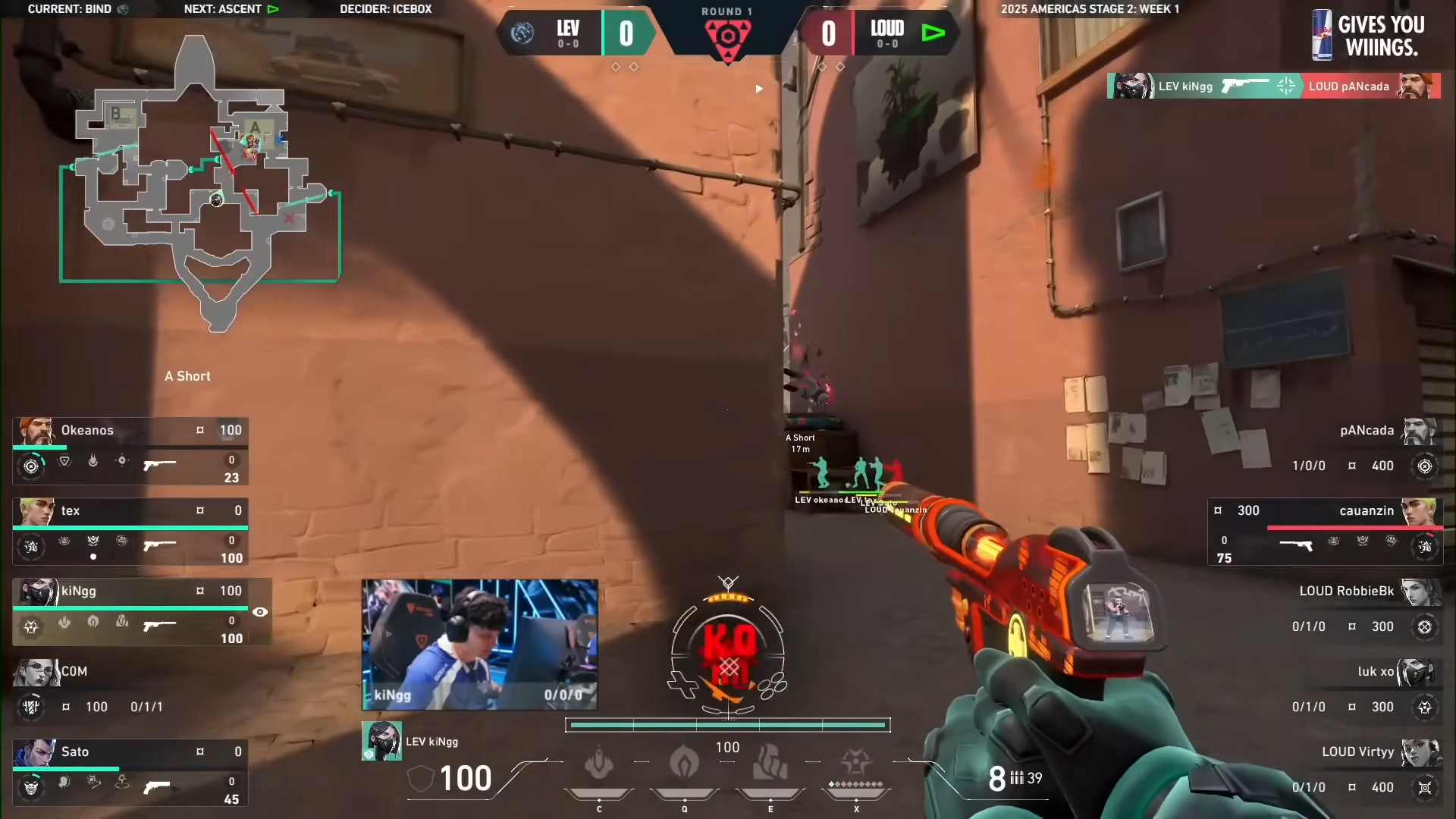Click the minimap in the corner

200,182
